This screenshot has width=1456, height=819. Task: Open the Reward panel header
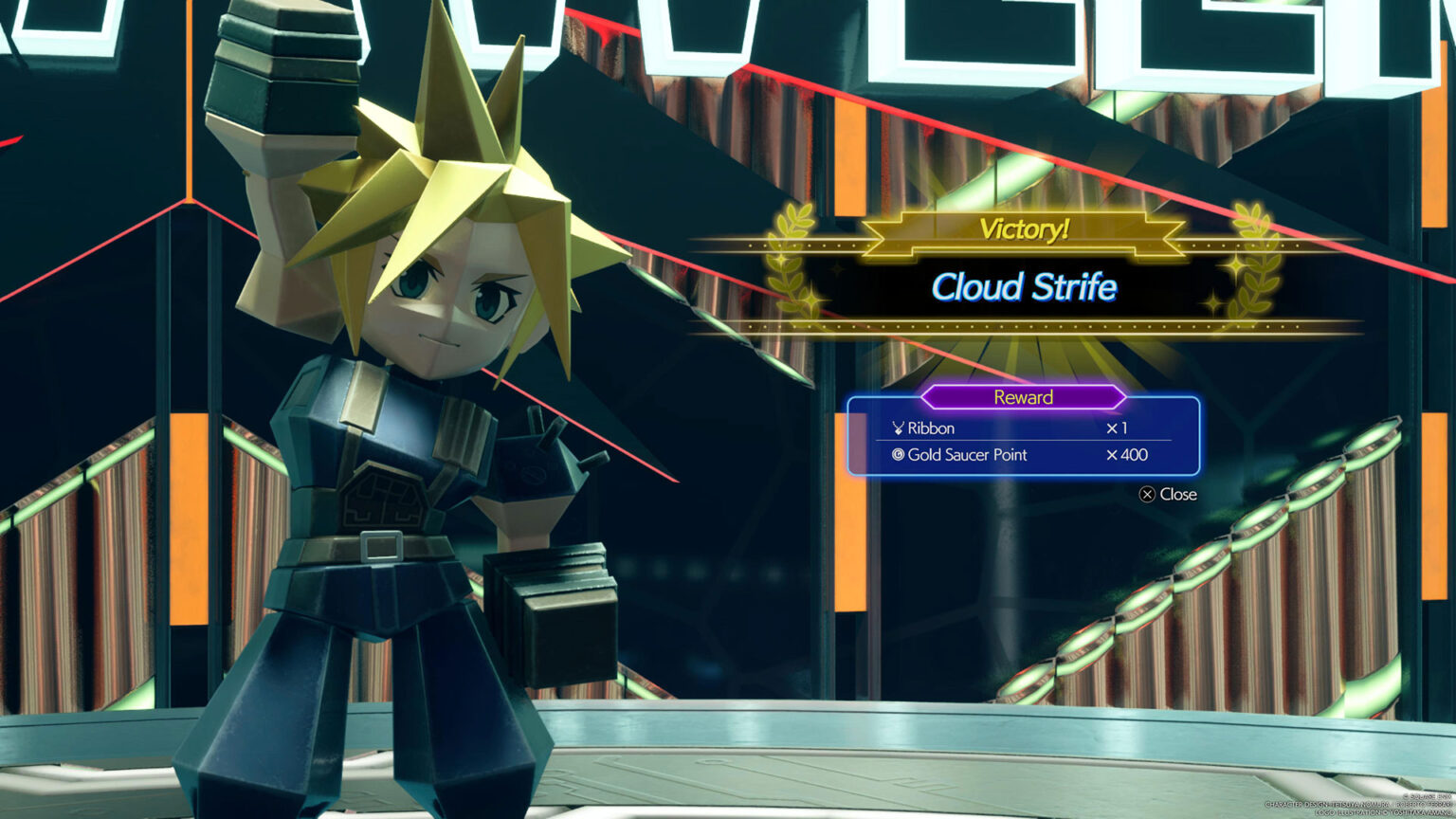(1023, 397)
